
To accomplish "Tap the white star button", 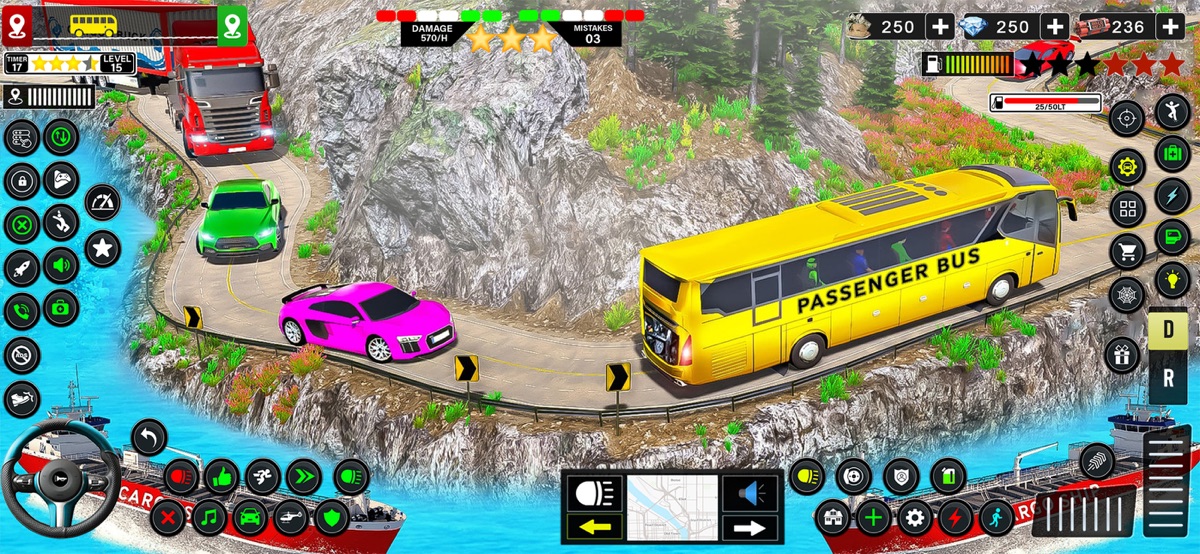I will point(102,247).
